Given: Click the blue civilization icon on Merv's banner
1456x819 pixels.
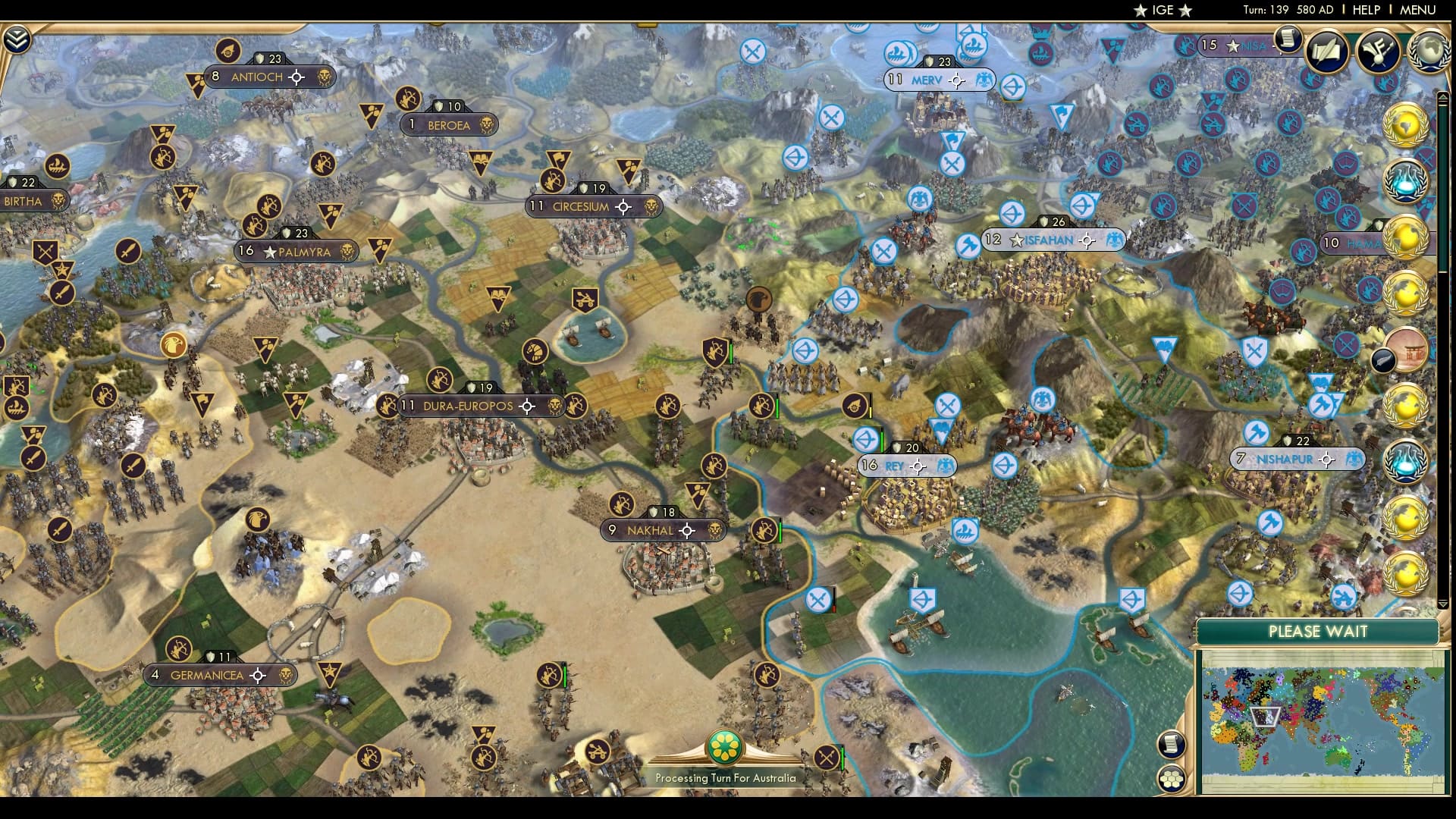Looking at the screenshot, I should tap(984, 78).
